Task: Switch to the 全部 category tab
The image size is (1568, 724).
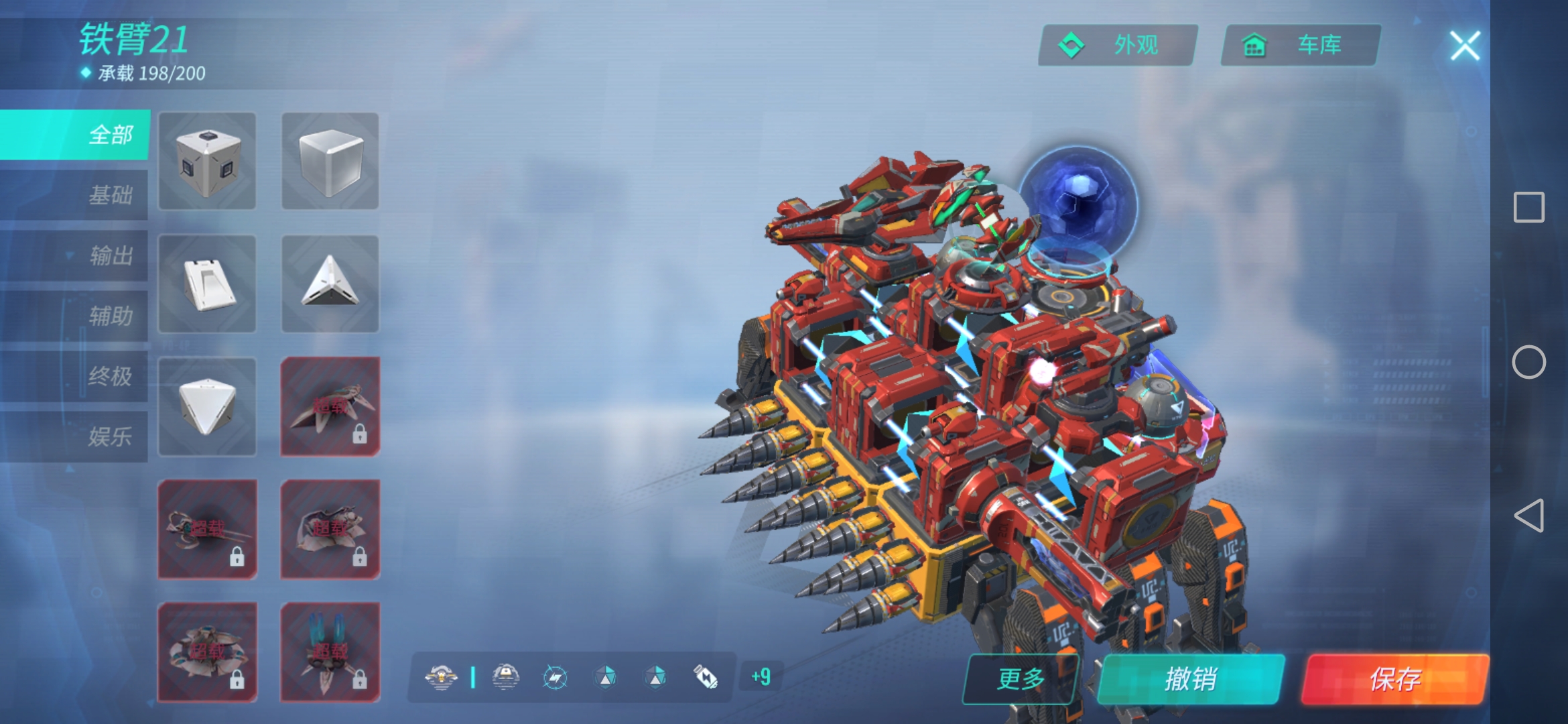Action: (x=75, y=135)
